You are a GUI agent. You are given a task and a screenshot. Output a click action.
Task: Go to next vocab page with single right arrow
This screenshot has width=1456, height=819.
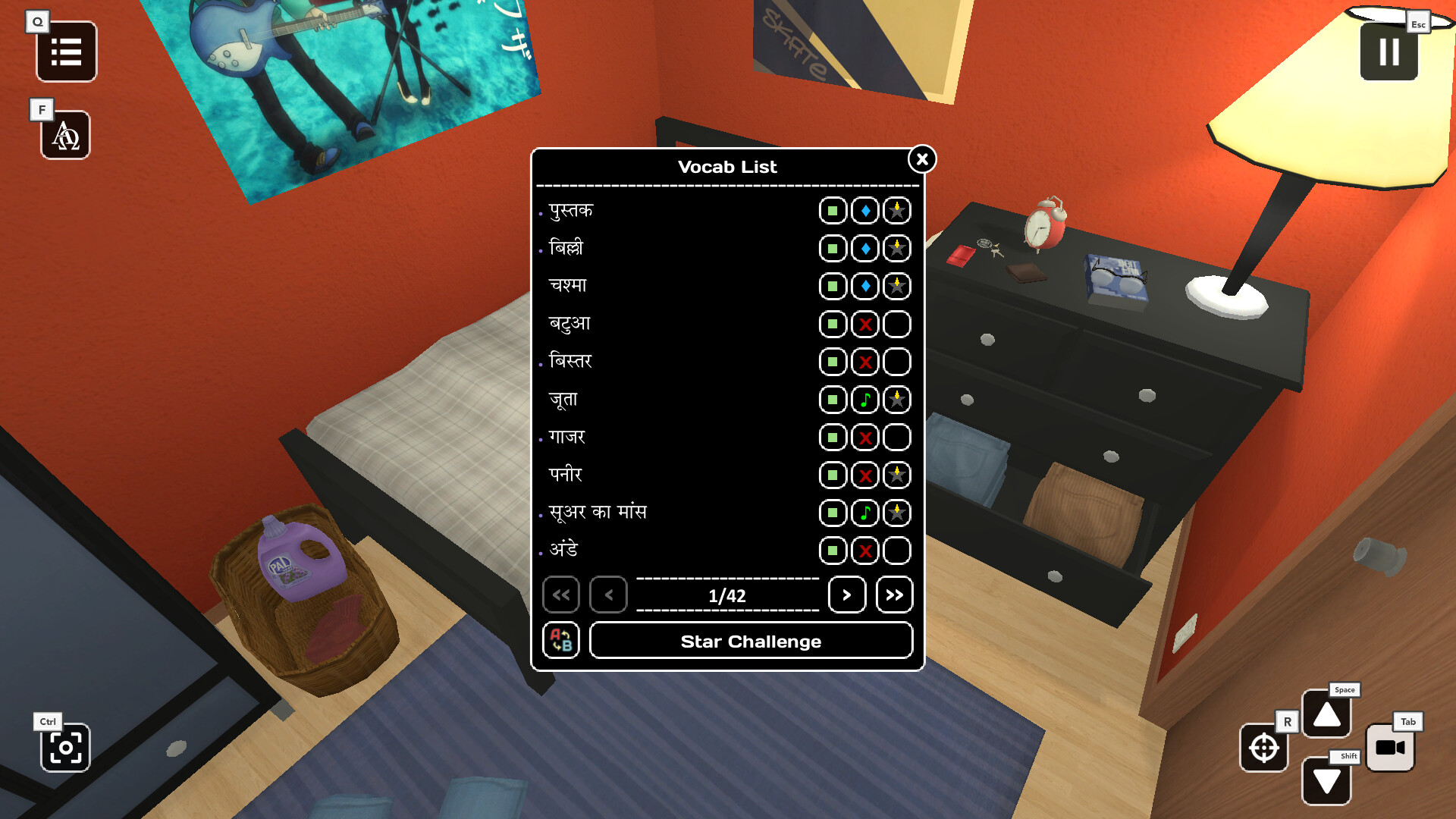coord(847,595)
